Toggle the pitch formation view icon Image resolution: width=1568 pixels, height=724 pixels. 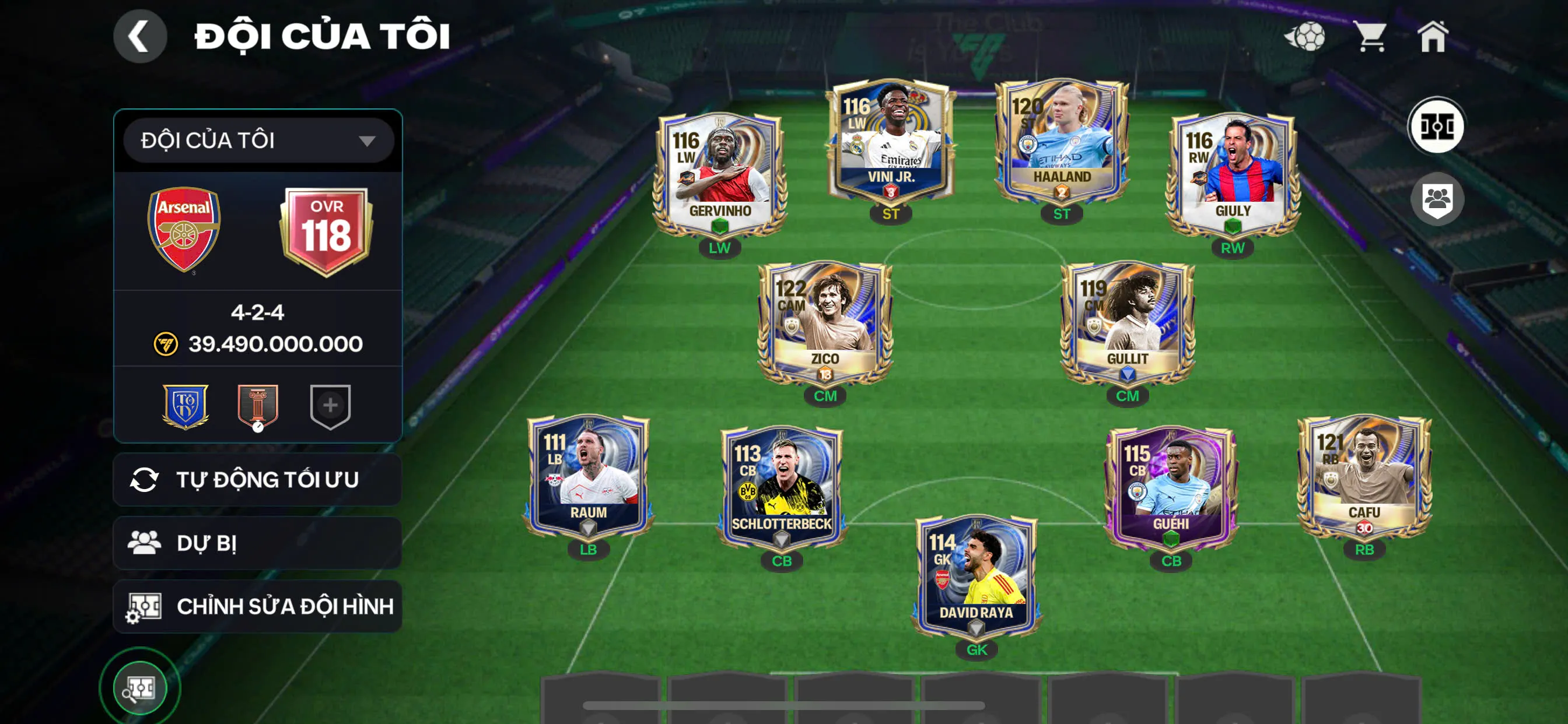(x=1437, y=126)
